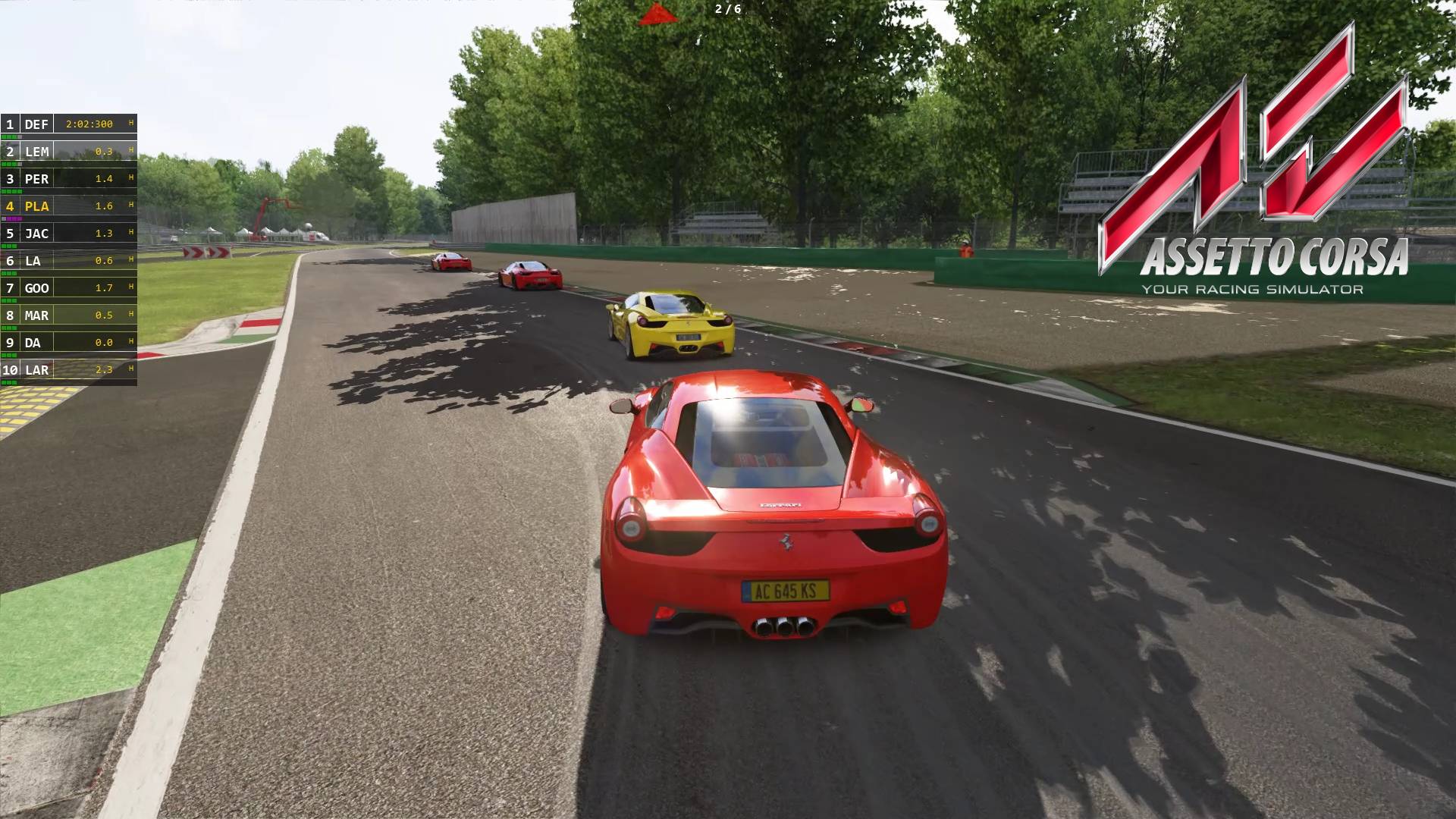Click the H tyre marker for JAC

130,234
